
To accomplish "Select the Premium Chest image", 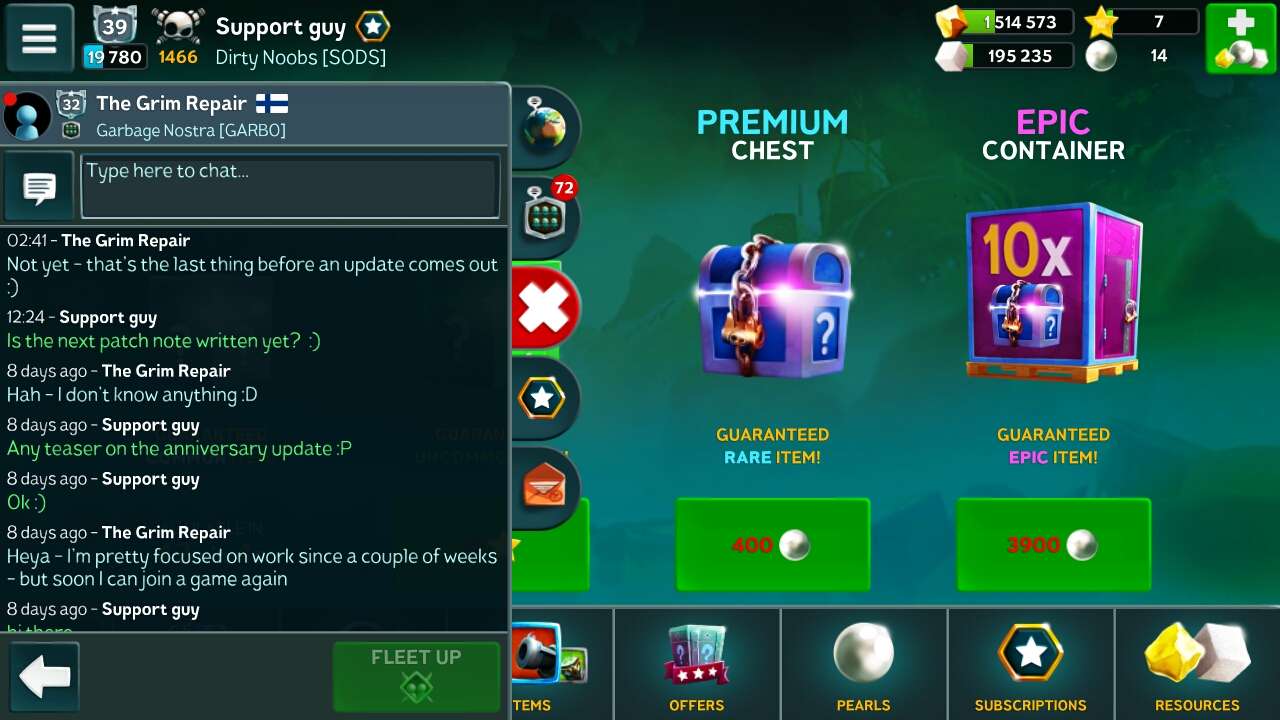I will 773,305.
